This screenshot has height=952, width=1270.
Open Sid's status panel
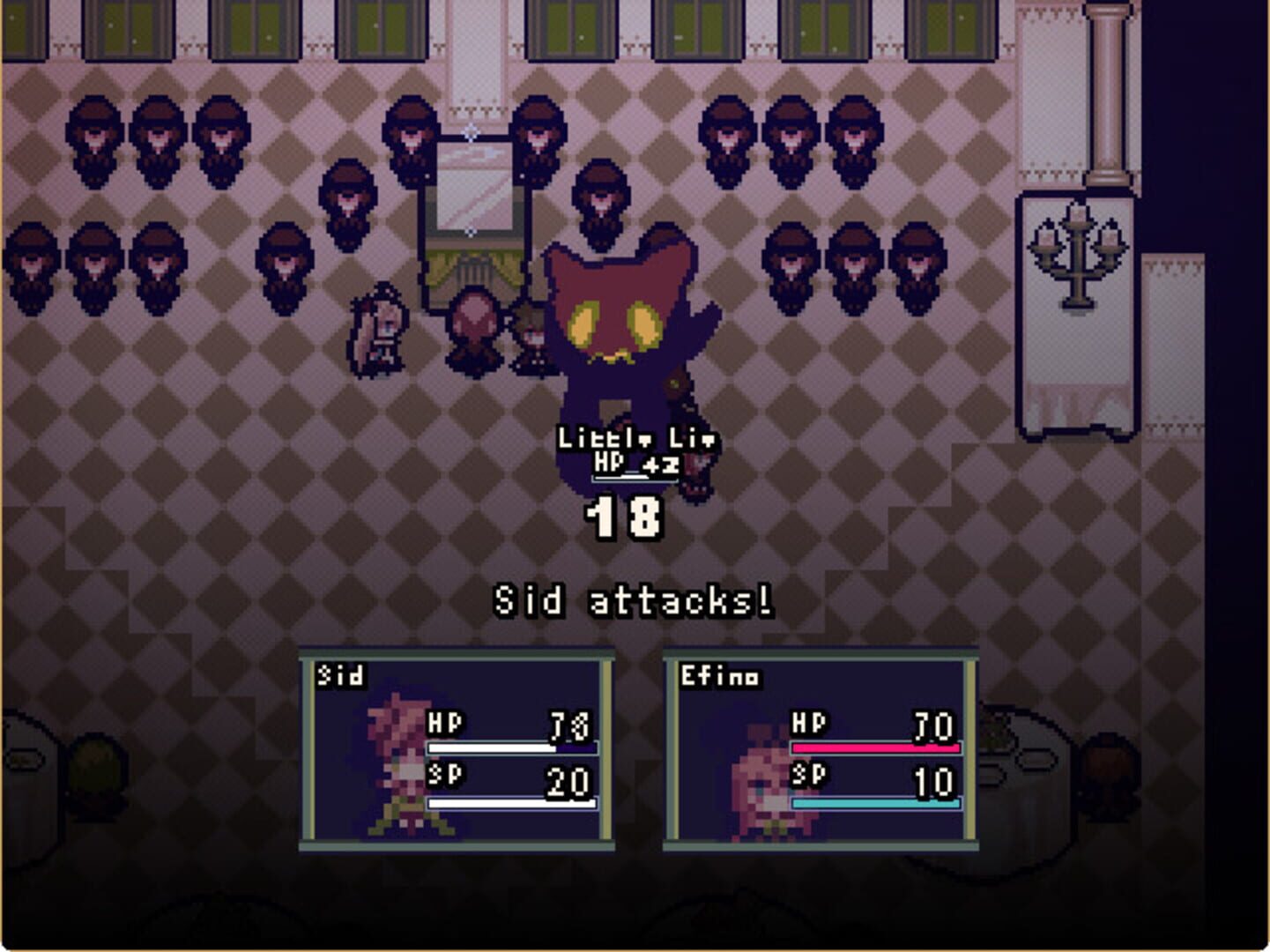(x=458, y=749)
